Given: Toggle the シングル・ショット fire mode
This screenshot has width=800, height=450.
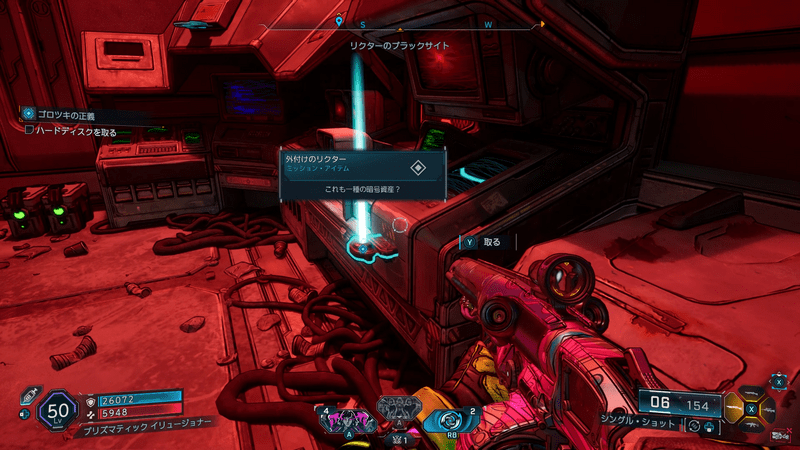Looking at the screenshot, I should (x=640, y=424).
